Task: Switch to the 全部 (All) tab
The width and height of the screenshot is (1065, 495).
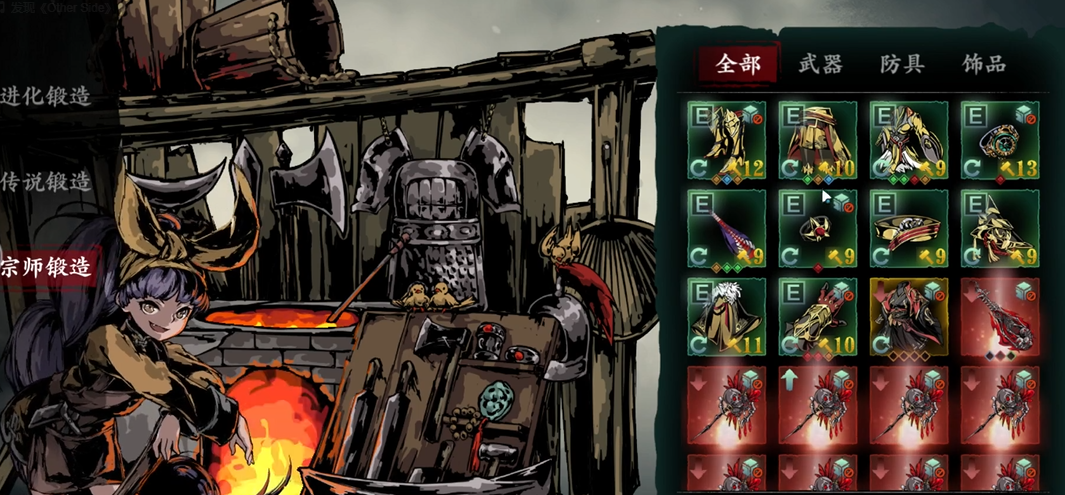Action: coord(738,66)
